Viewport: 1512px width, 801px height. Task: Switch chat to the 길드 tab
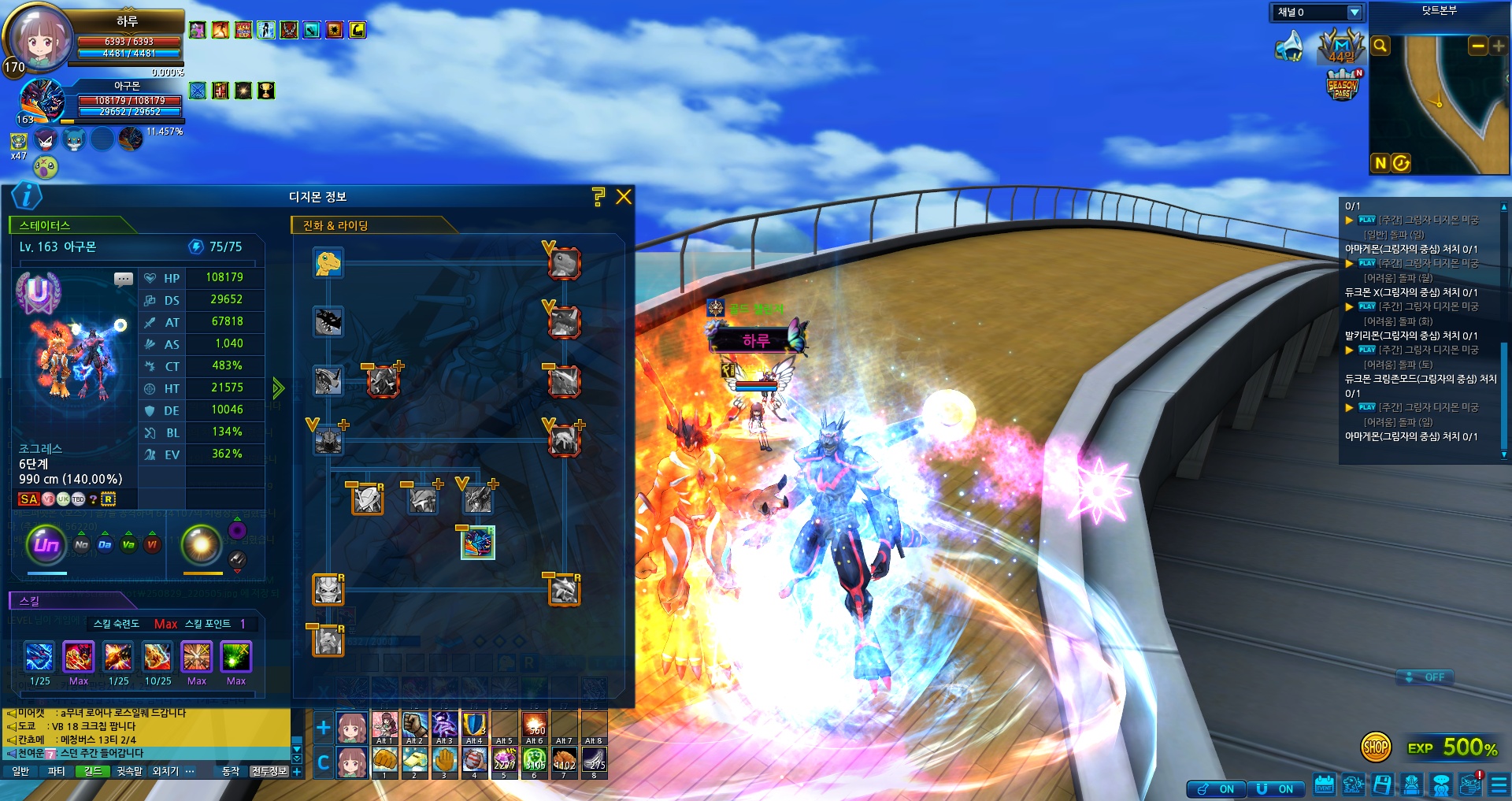93,771
